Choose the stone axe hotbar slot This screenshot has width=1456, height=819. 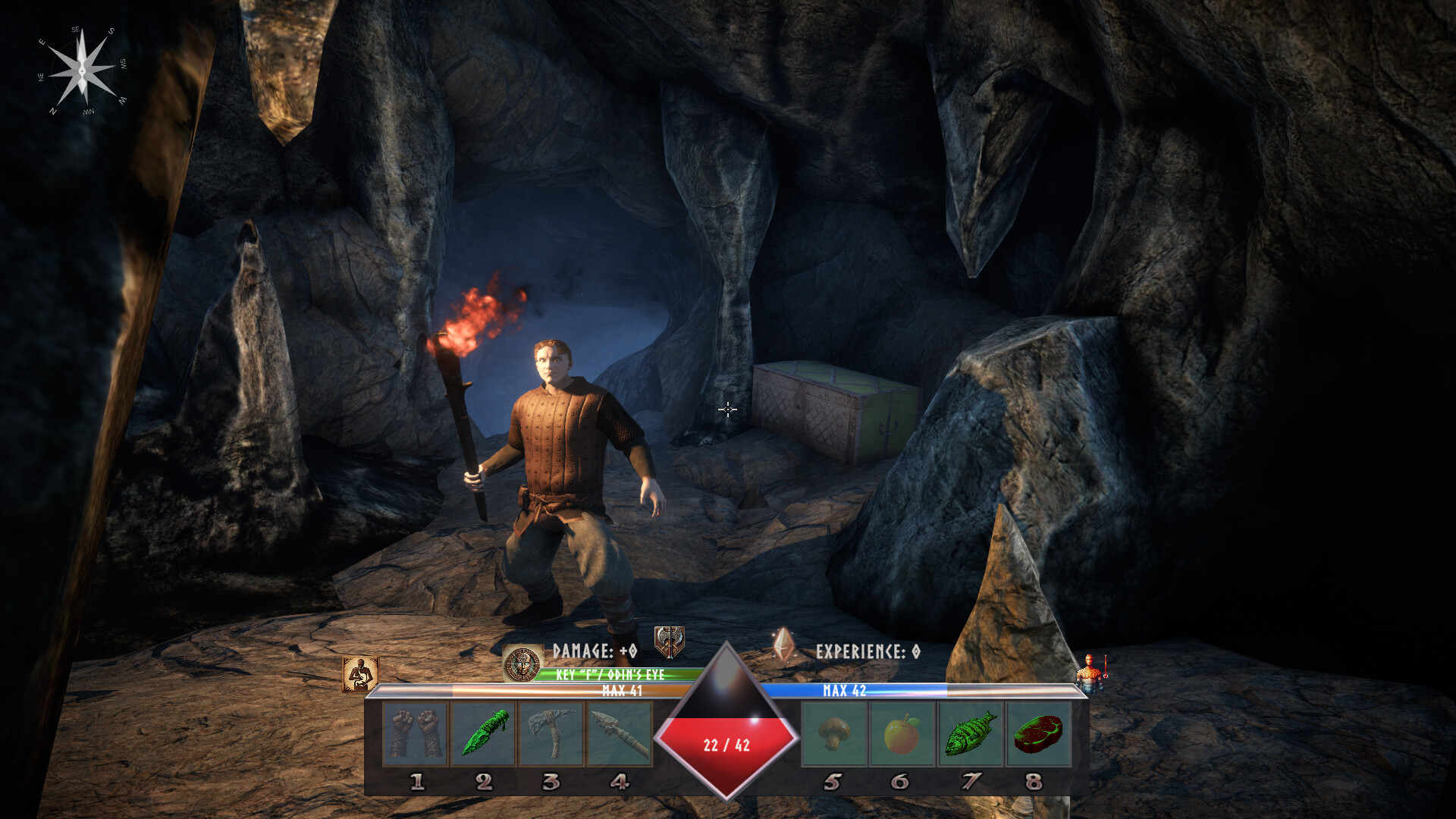click(551, 733)
